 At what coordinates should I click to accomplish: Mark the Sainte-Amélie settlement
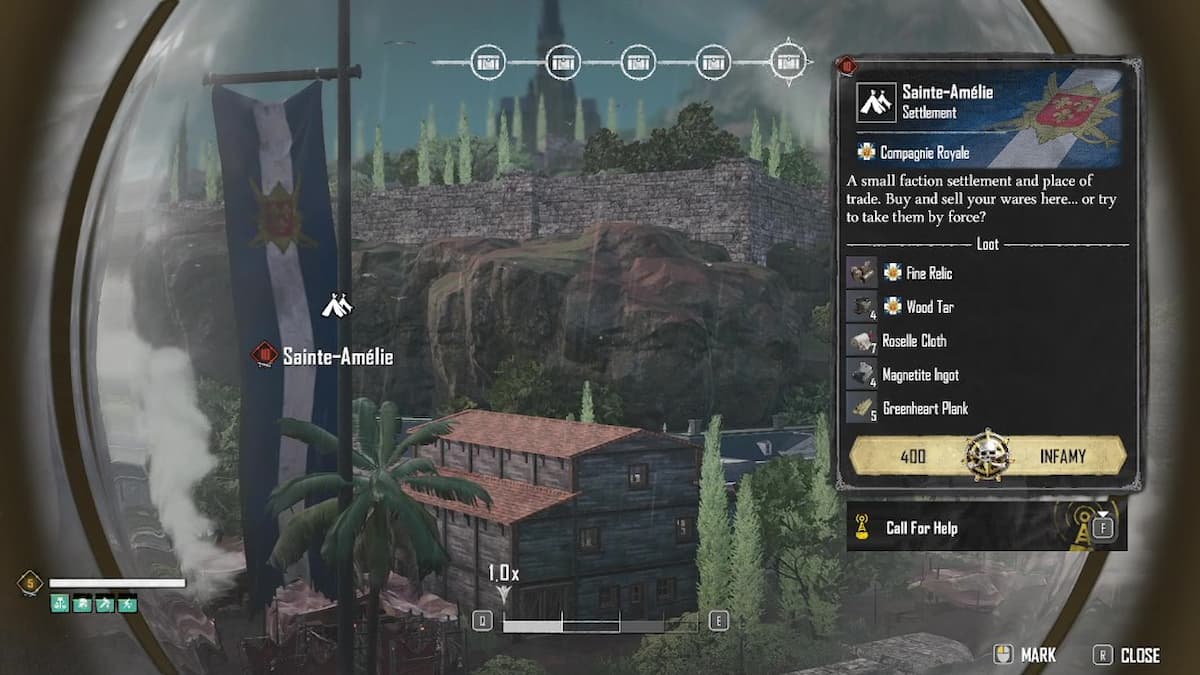(x=1025, y=655)
